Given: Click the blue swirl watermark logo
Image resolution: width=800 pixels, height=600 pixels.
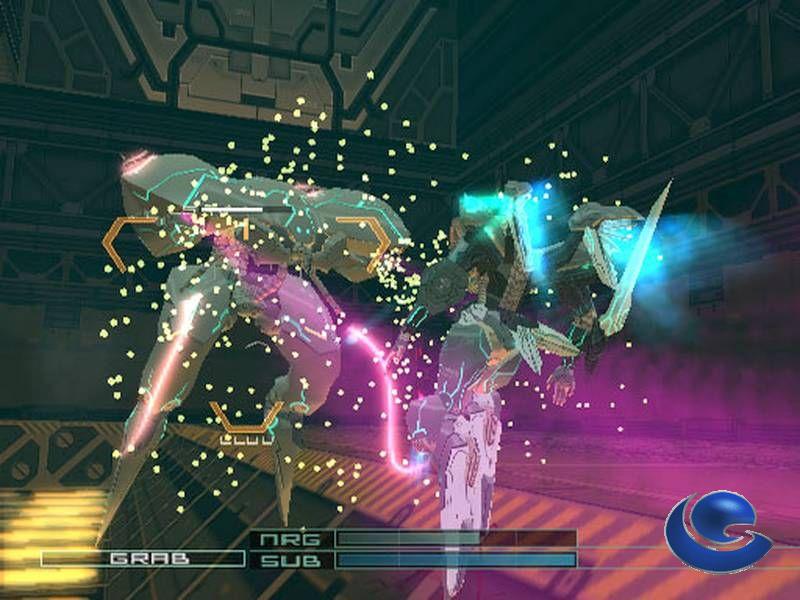Looking at the screenshot, I should click(x=719, y=531).
